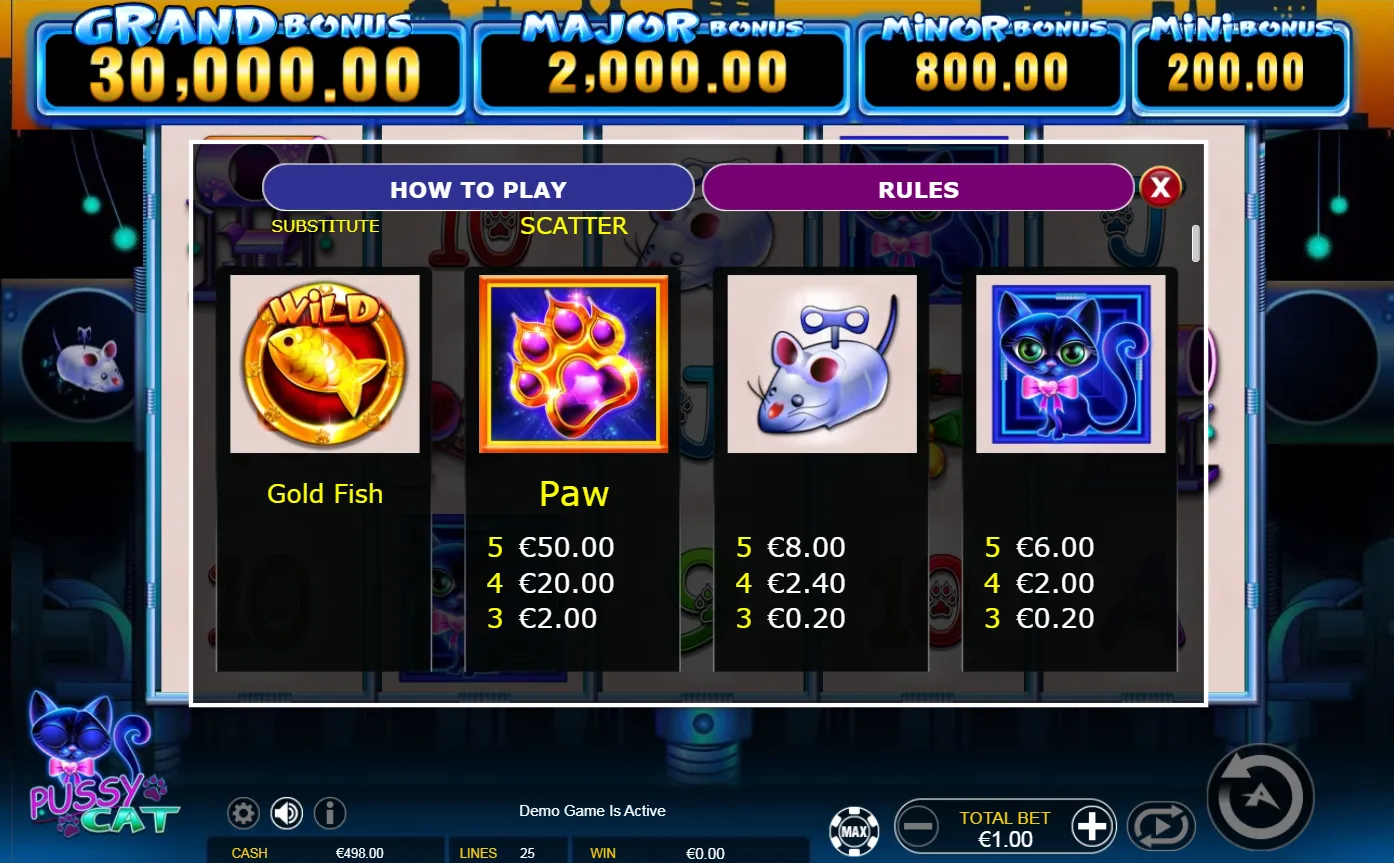The height and width of the screenshot is (863, 1394).
Task: Click the TOTAL BET amount field
Action: tap(1006, 831)
